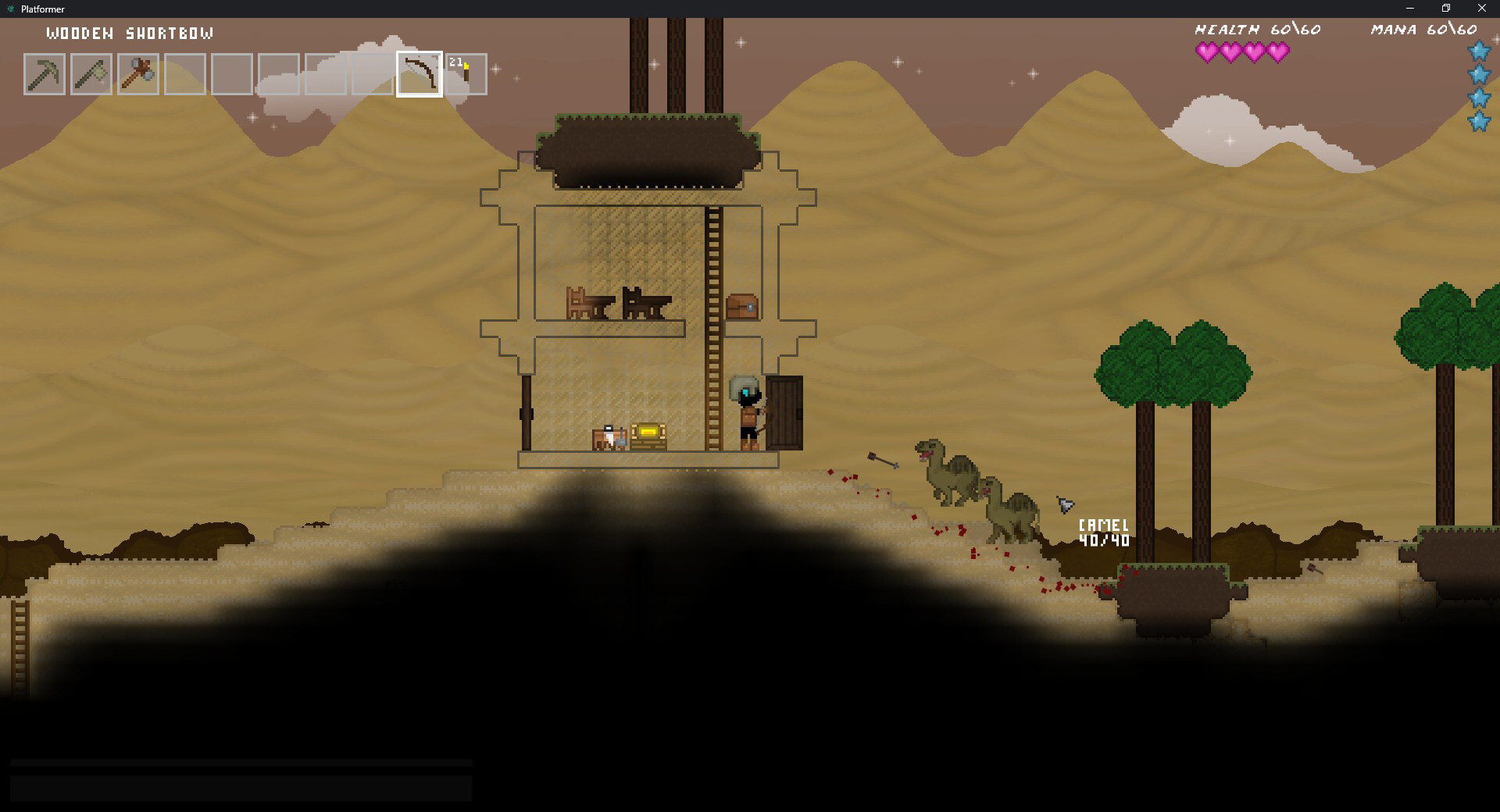Select the wooden shortbow slot

[x=419, y=73]
